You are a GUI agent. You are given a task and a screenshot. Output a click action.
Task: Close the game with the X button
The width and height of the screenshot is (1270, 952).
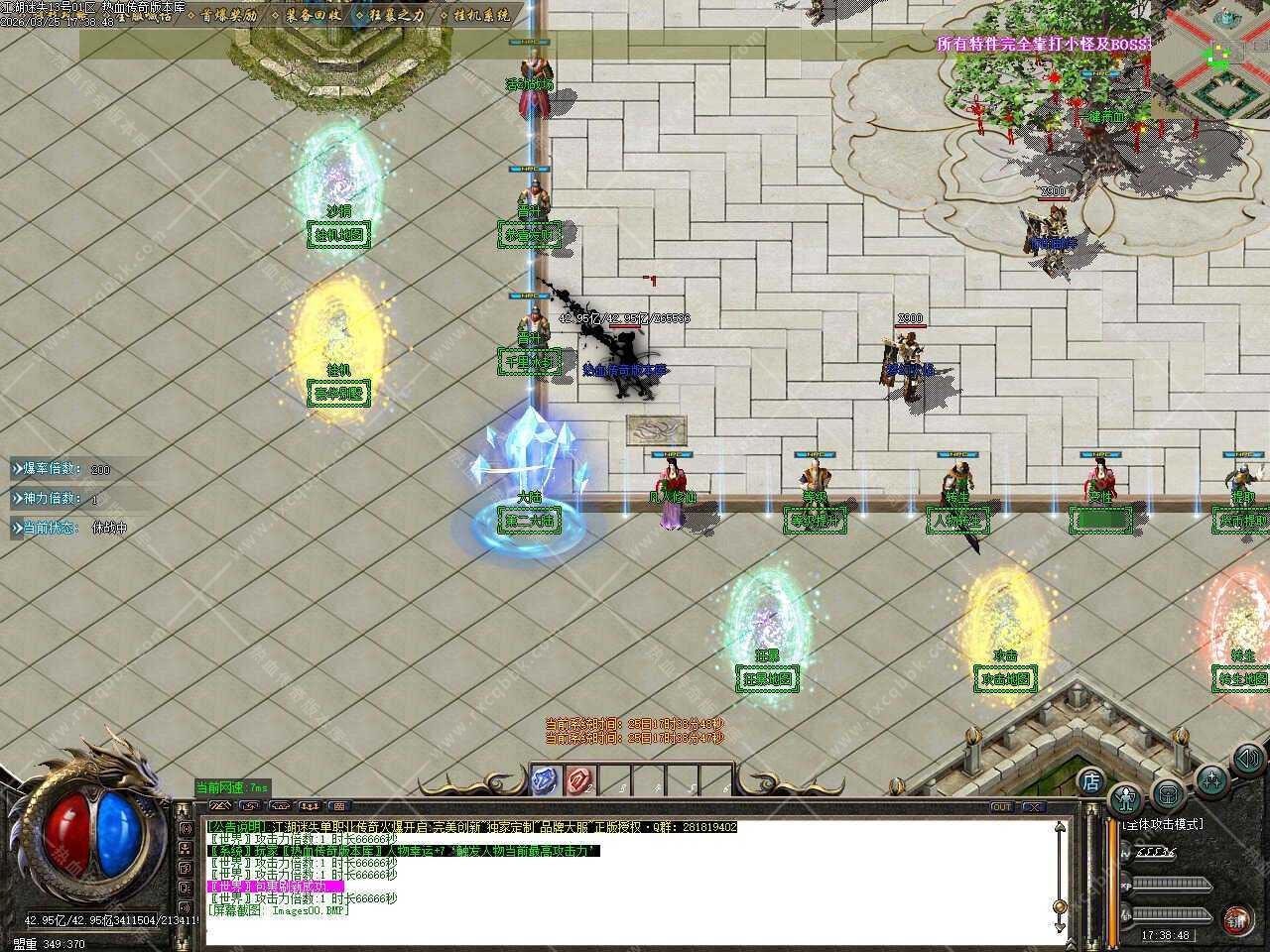coord(1033,807)
